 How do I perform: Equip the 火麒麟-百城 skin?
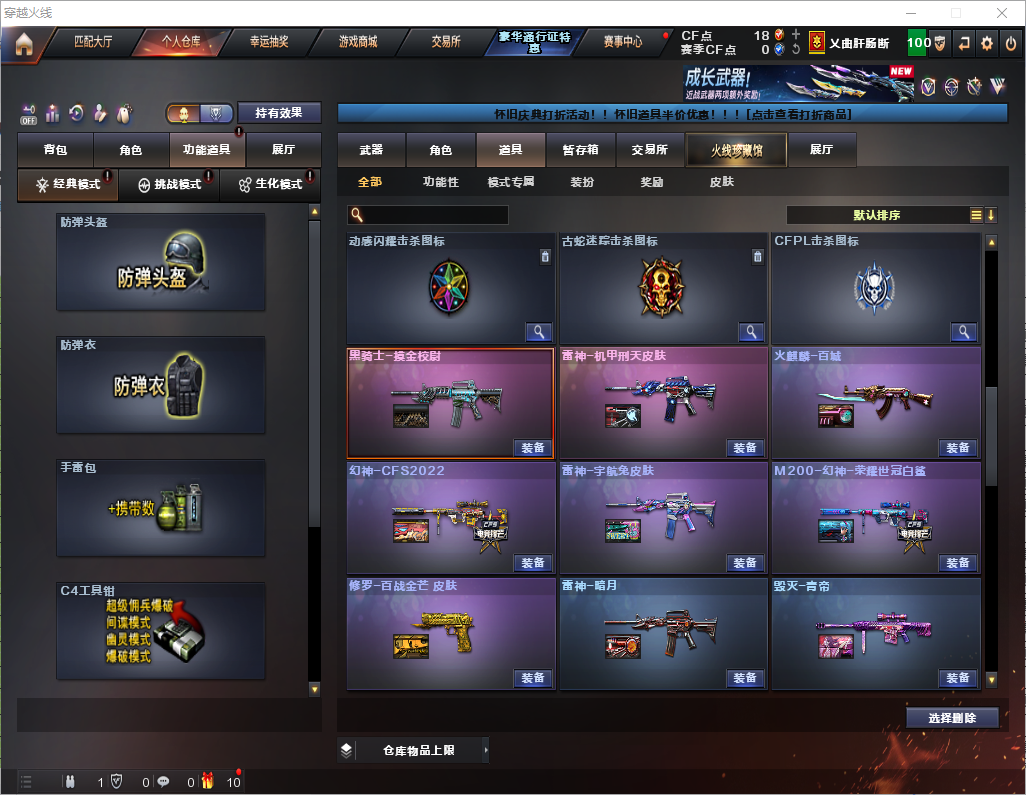[x=957, y=448]
